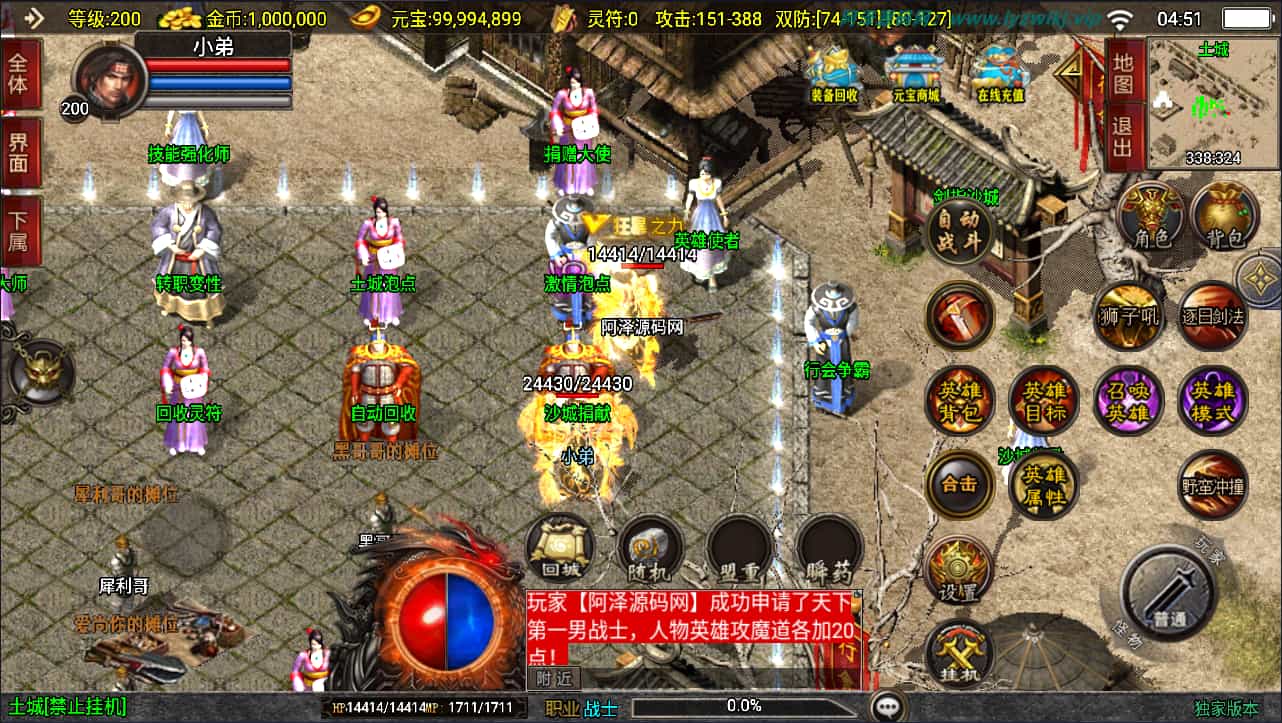The image size is (1282, 723).
Task: Activate the 狮子吼 skill
Action: click(1126, 316)
